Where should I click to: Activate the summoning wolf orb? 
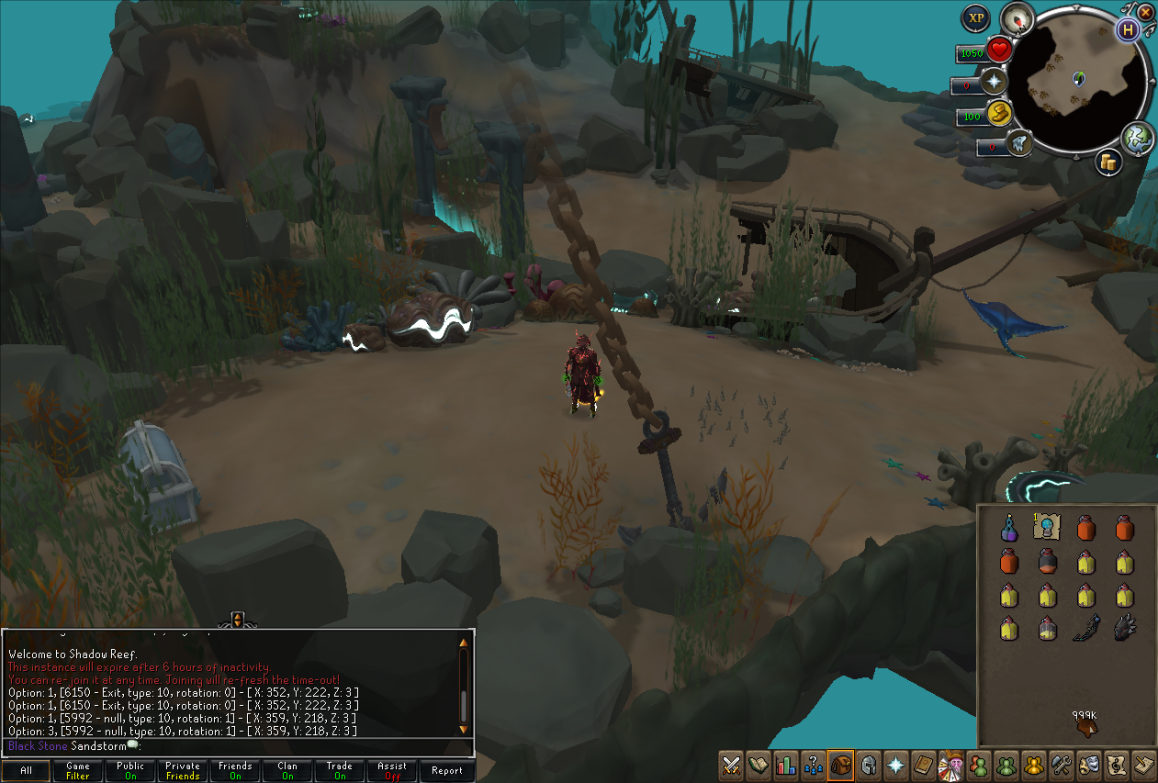pos(1019,143)
